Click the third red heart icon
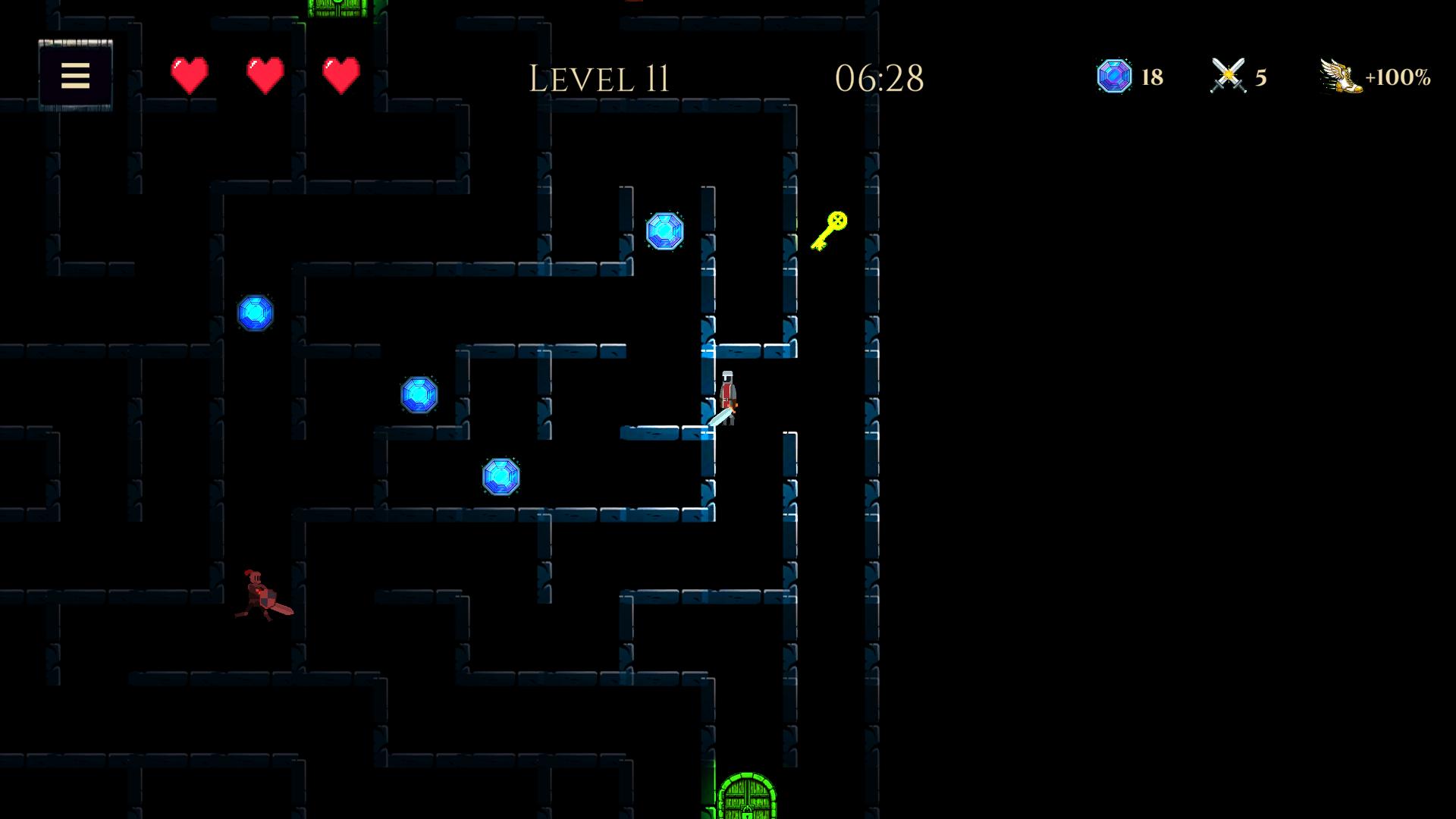The image size is (1456, 819). [339, 75]
